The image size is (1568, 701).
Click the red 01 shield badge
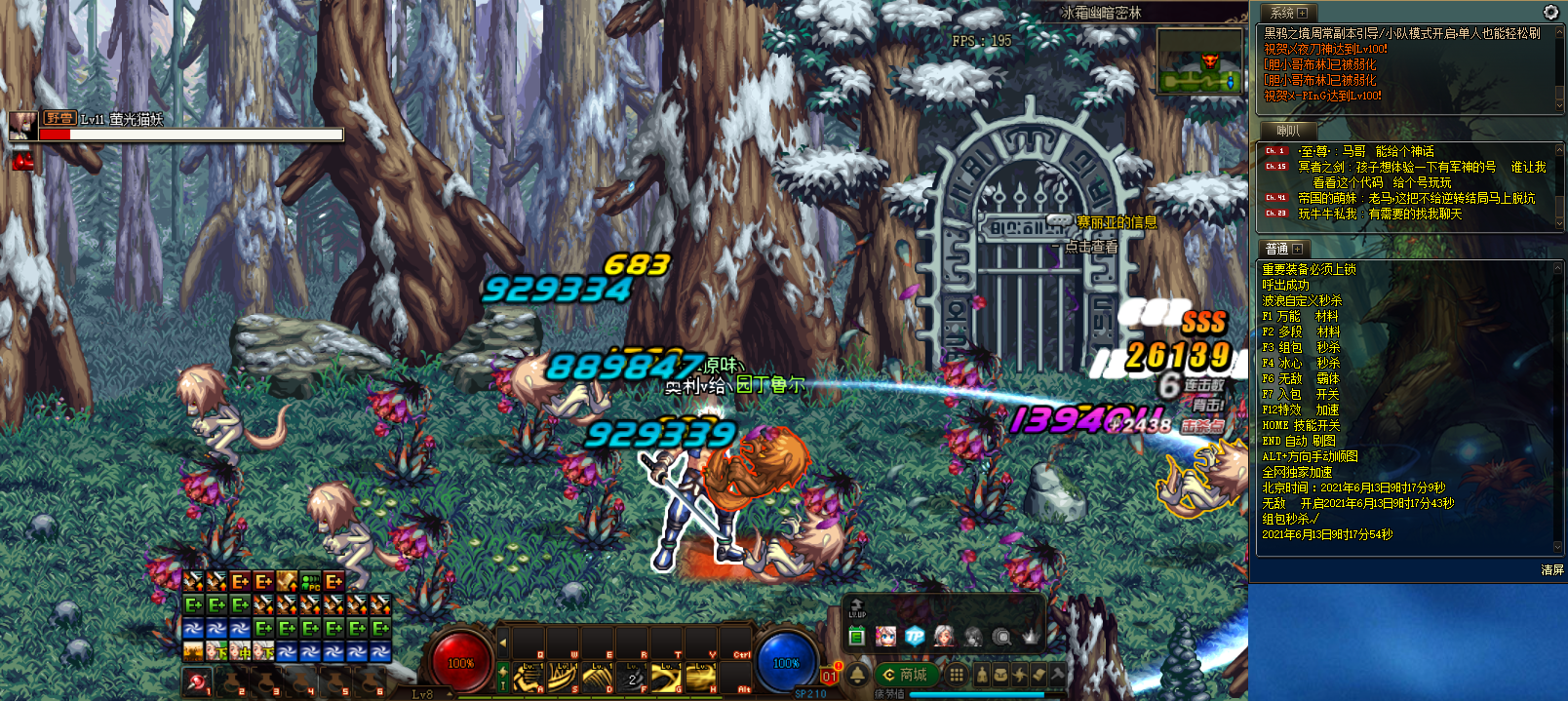(x=829, y=675)
